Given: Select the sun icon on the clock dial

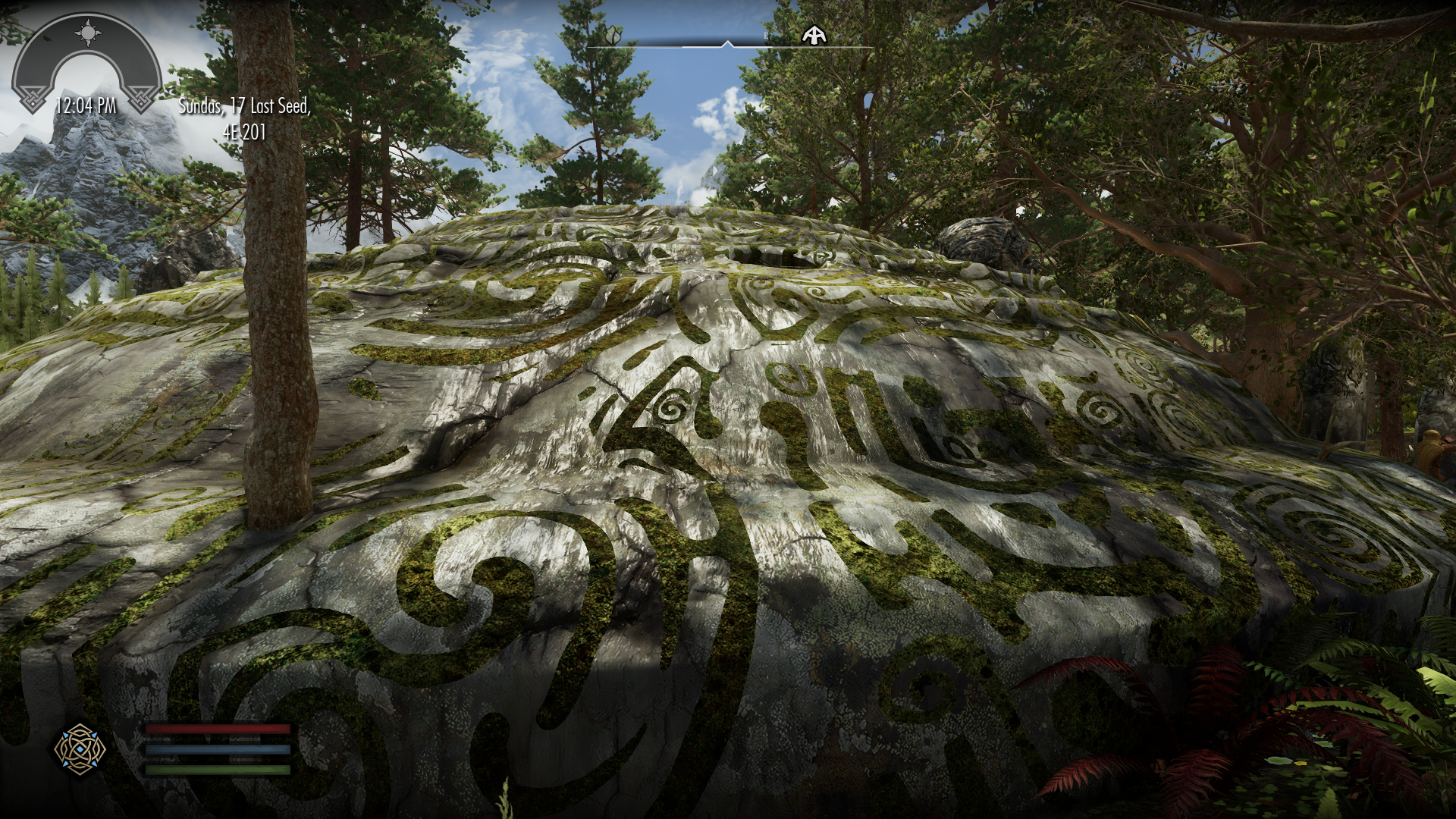Looking at the screenshot, I should (88, 33).
